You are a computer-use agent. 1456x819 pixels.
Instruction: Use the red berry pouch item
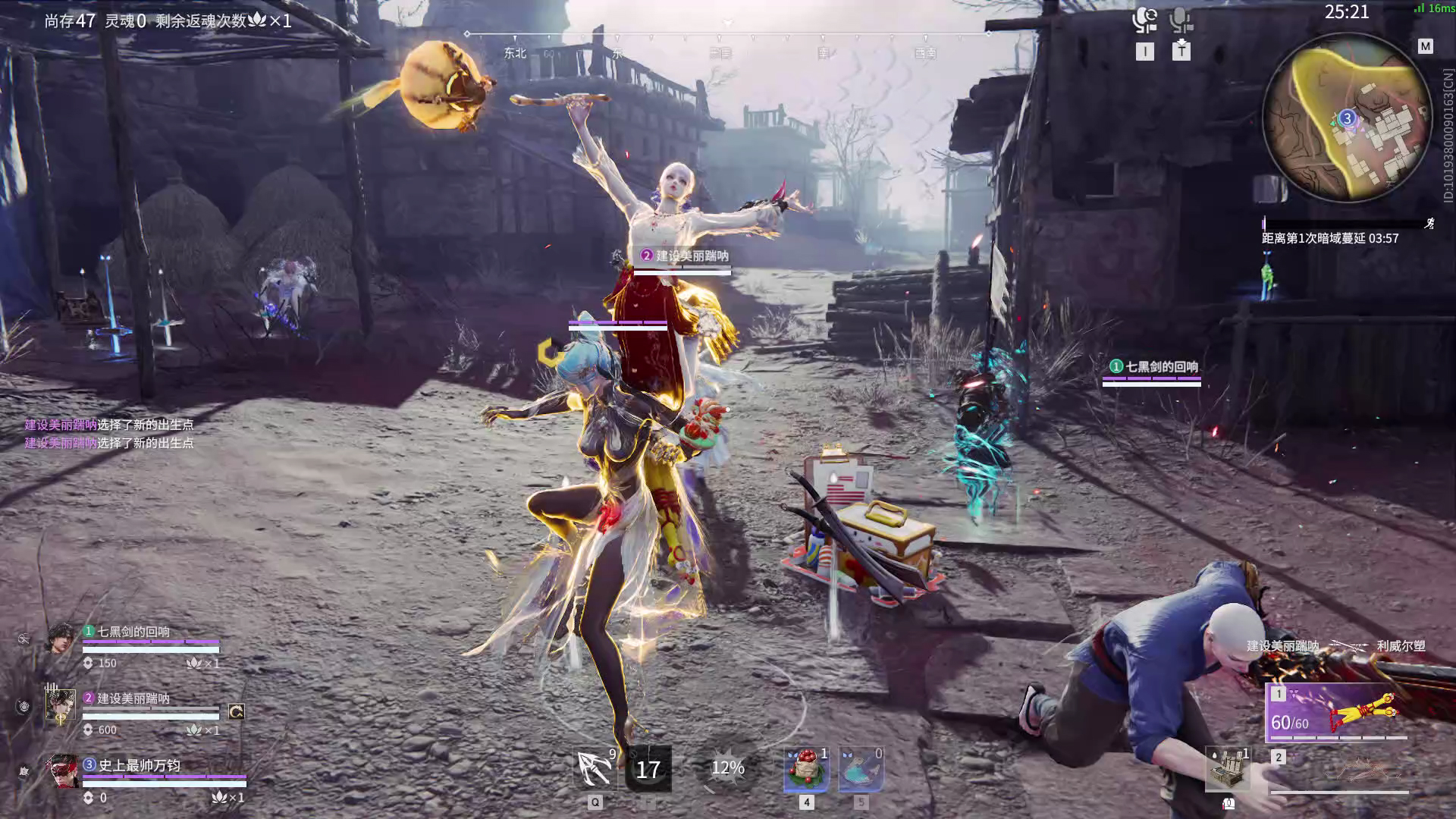coord(806,769)
